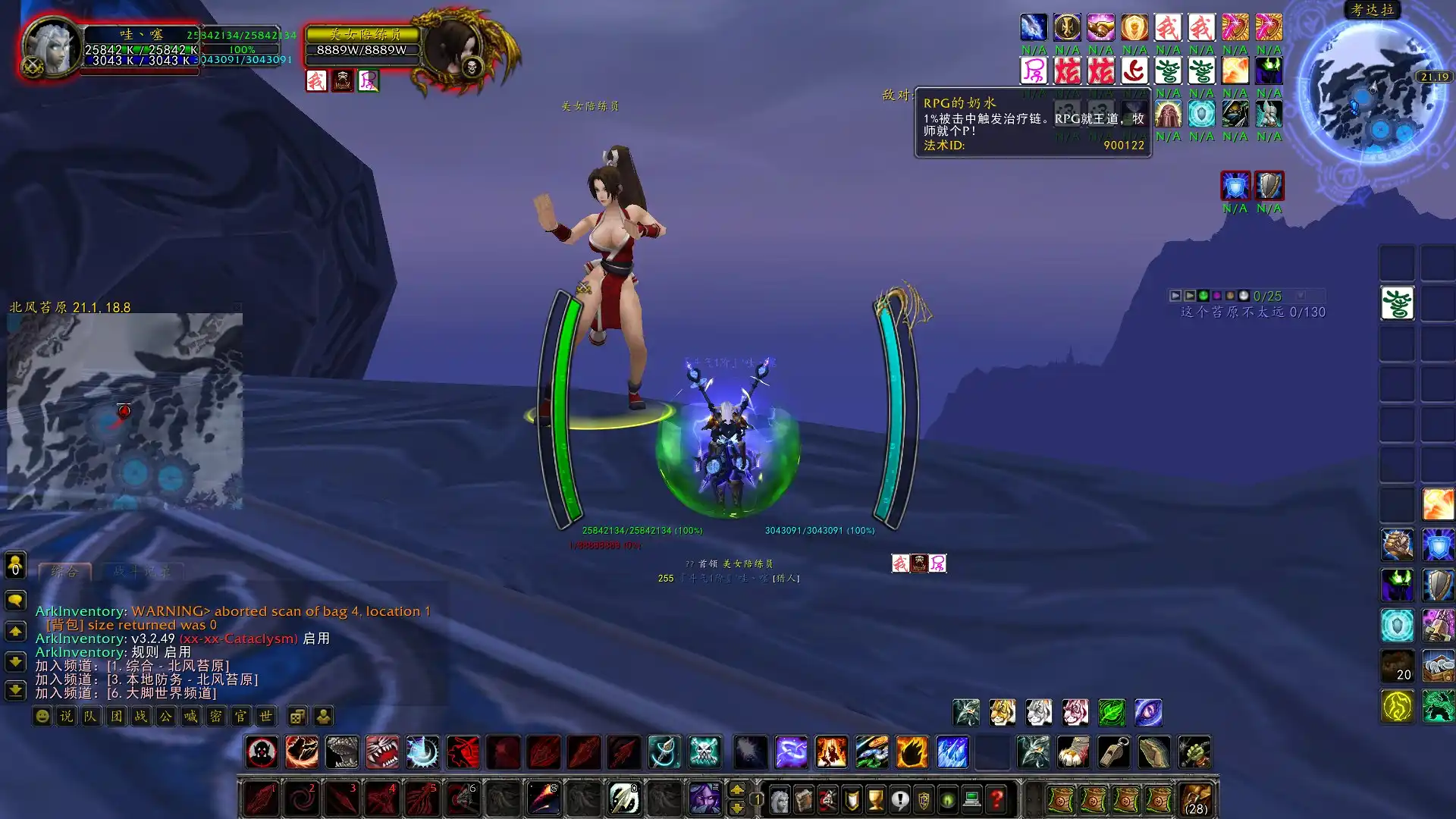Open the gold trophy achievements button
The height and width of the screenshot is (819, 1456).
click(x=876, y=799)
